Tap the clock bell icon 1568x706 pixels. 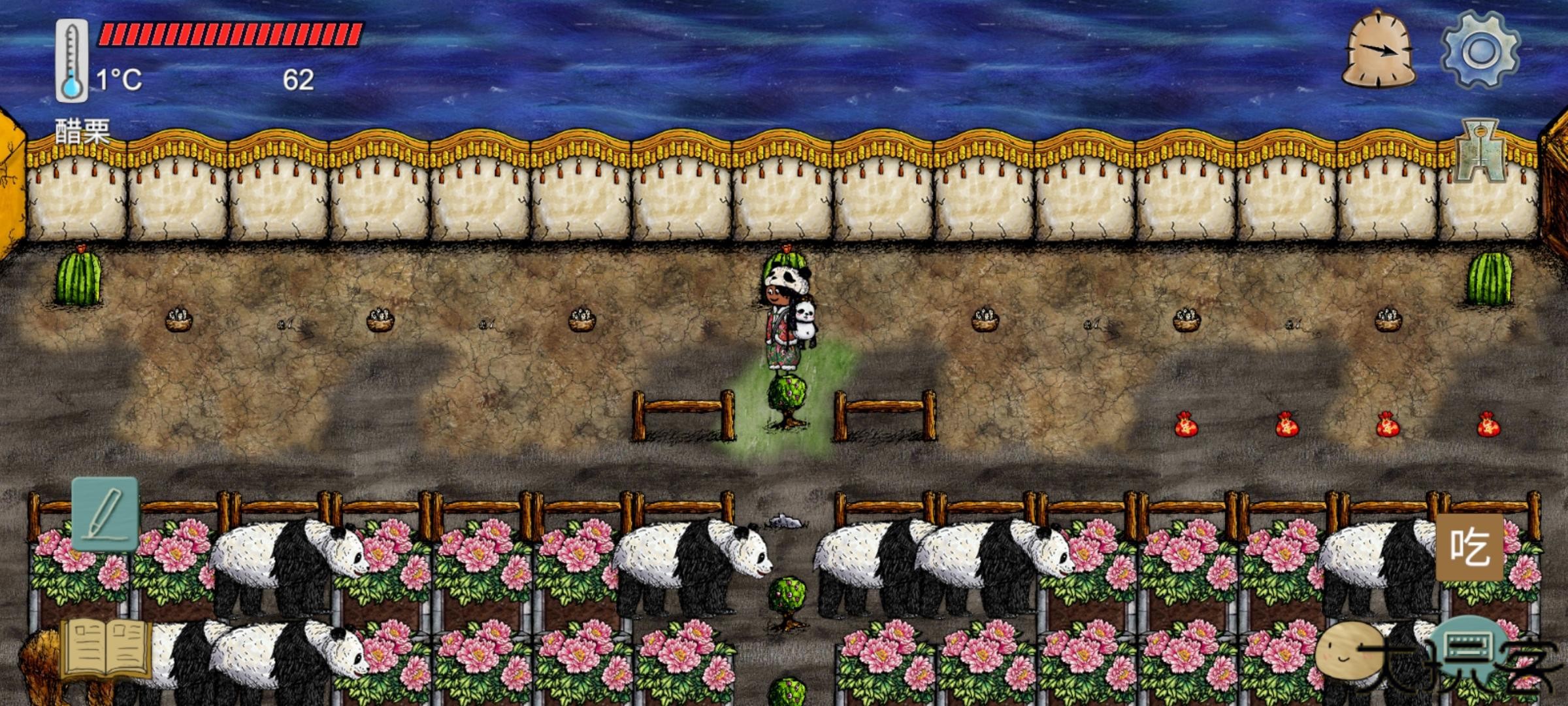tap(1379, 51)
